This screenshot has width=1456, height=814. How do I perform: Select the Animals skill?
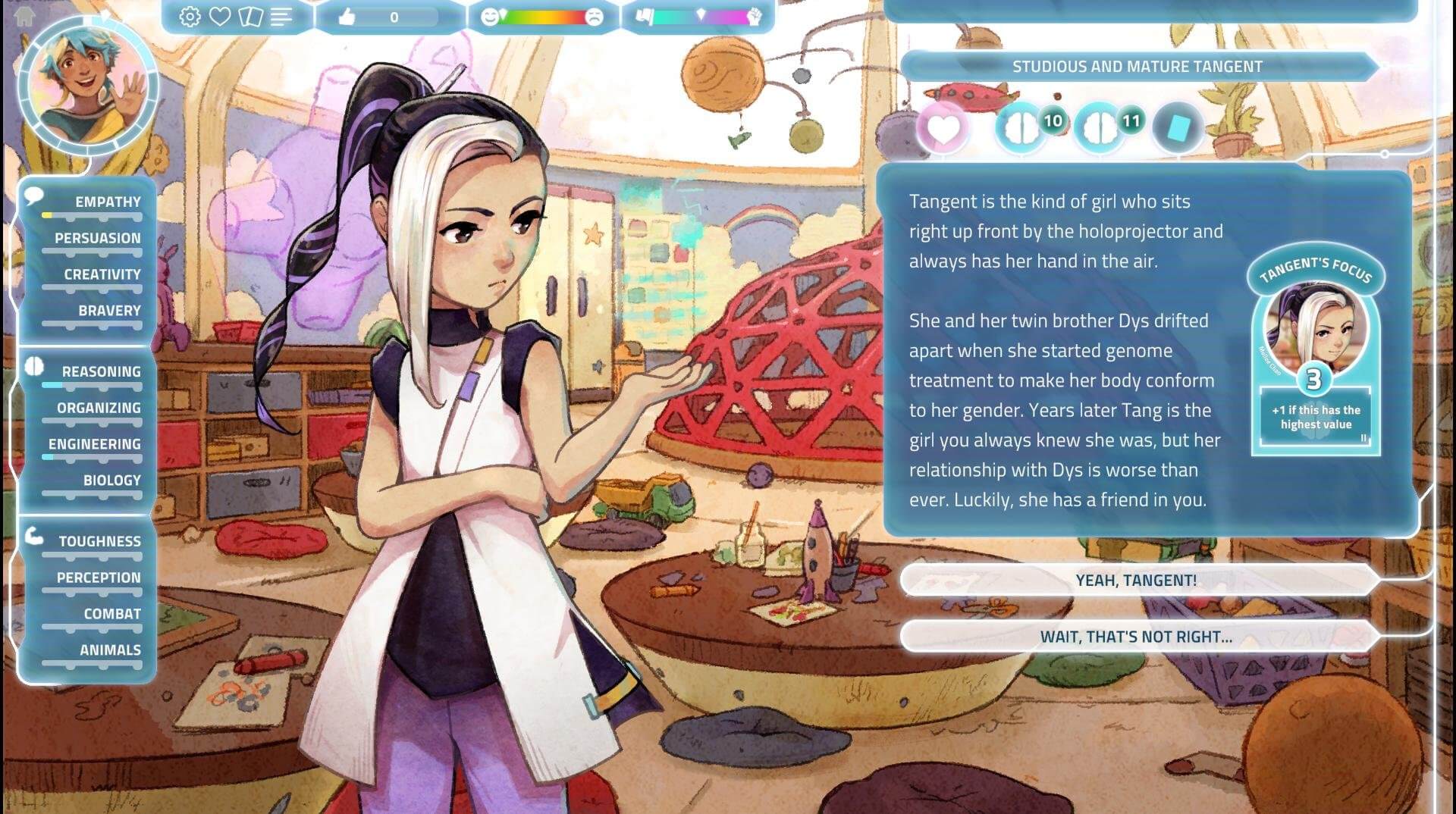click(110, 650)
